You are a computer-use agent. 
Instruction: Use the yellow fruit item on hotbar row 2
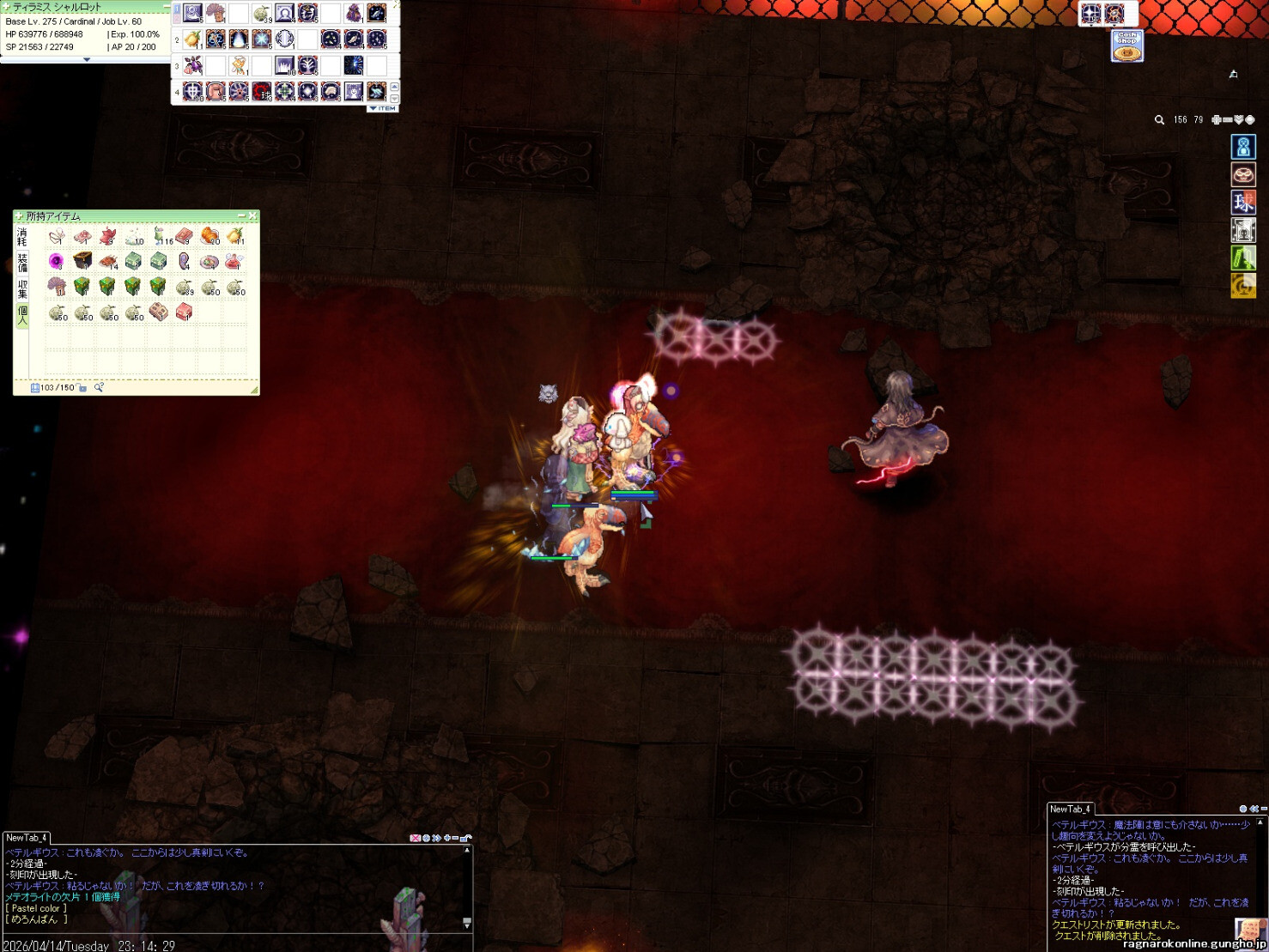point(192,39)
